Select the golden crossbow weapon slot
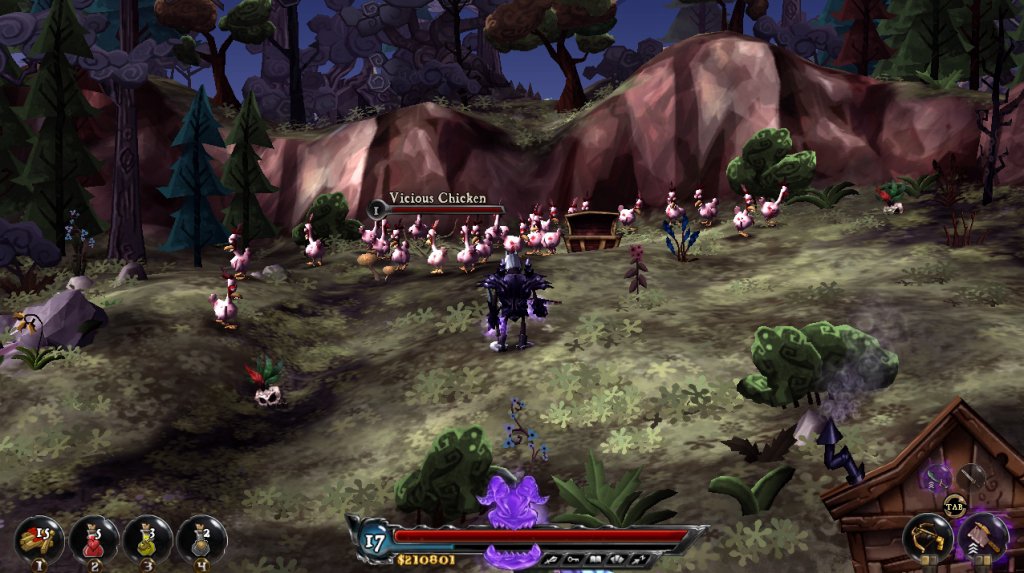Screen dimensions: 1024x573 (927, 538)
